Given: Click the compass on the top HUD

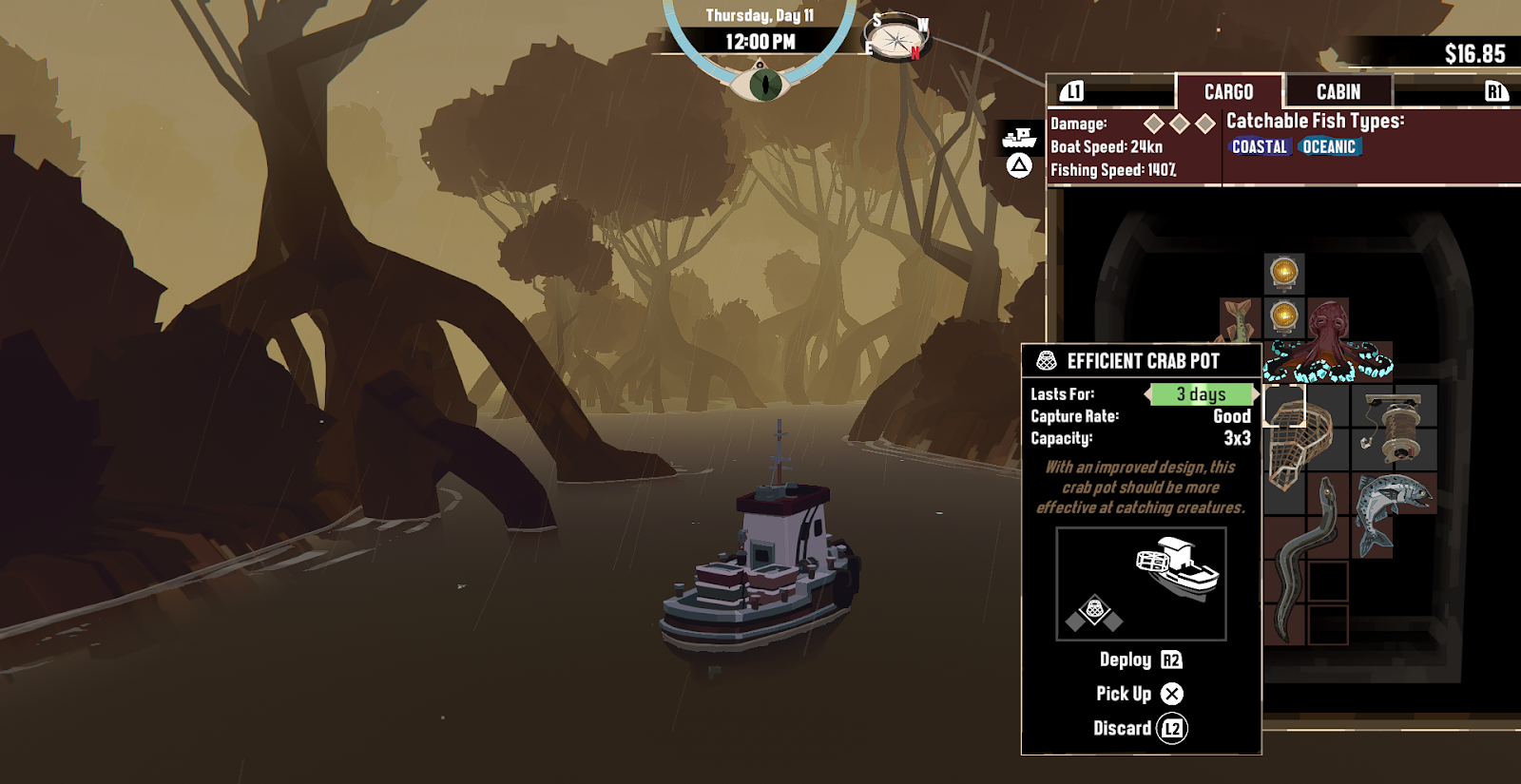Looking at the screenshot, I should click(x=895, y=40).
